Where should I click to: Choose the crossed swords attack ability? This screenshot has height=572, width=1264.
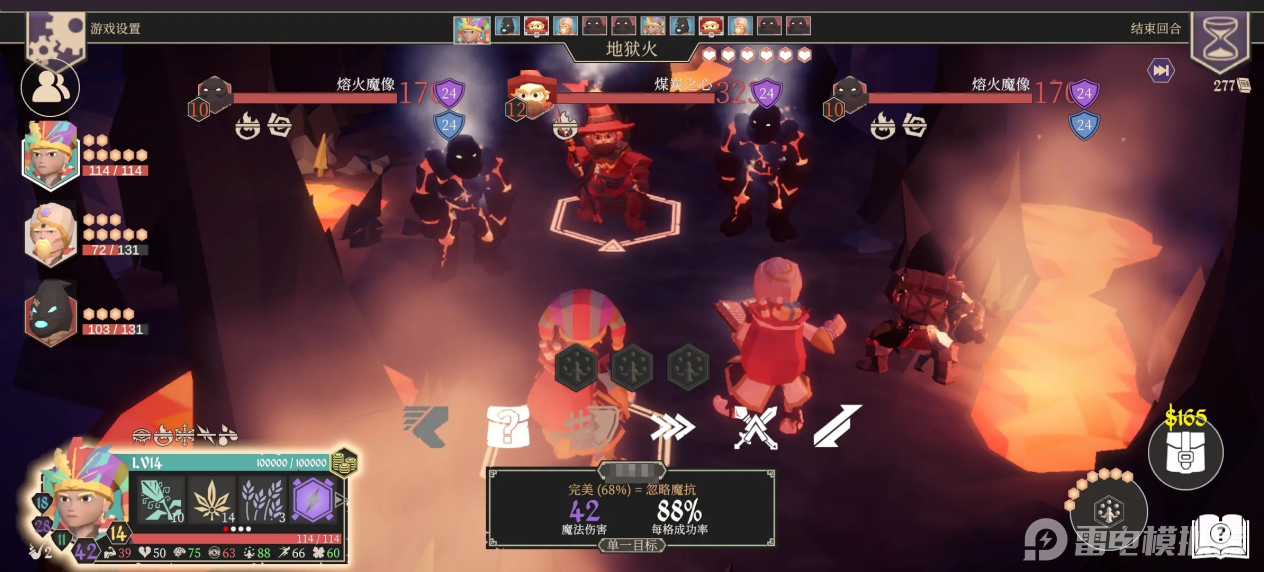click(x=755, y=427)
